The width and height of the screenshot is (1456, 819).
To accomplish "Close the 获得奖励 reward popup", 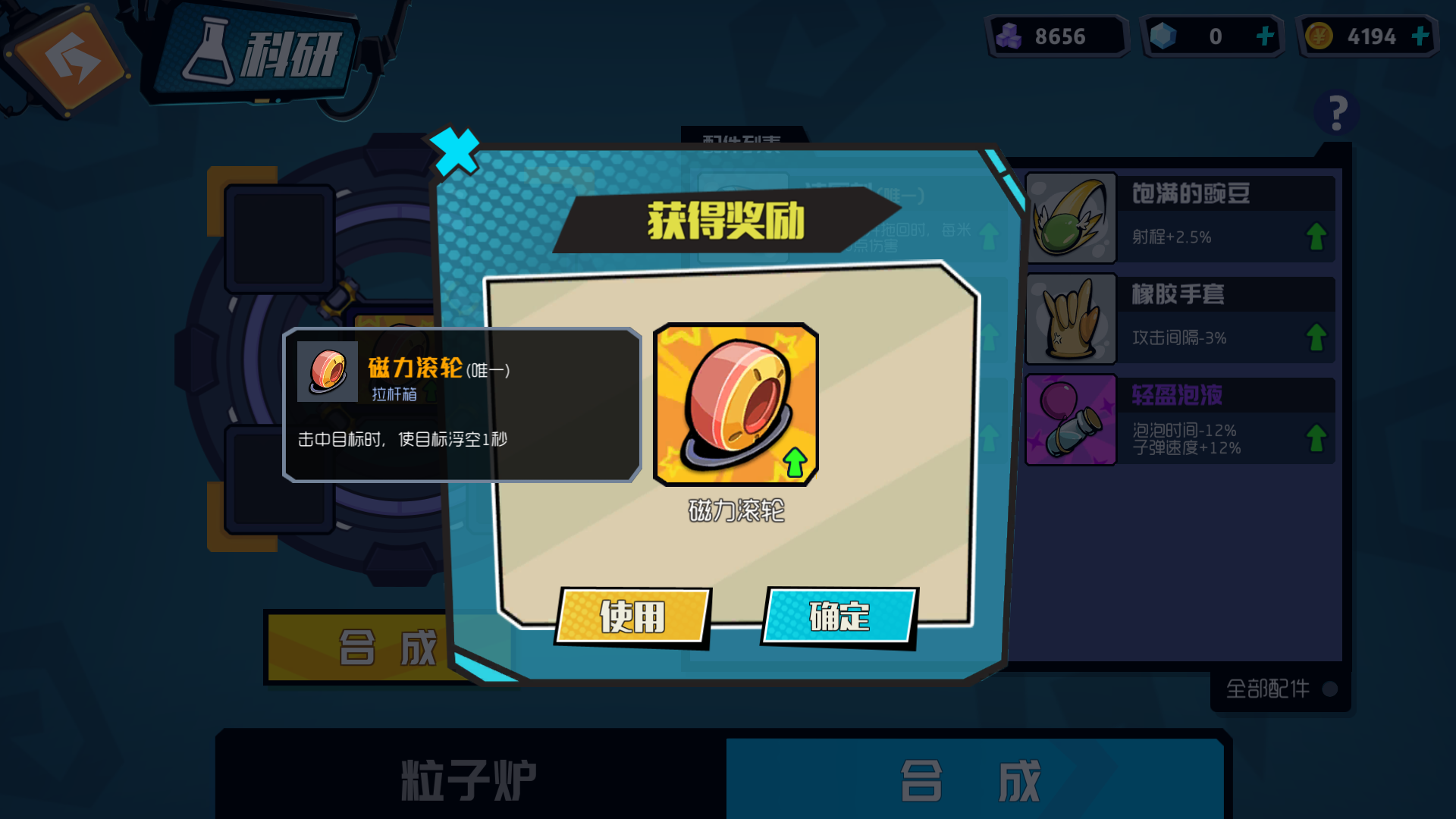I will (456, 152).
